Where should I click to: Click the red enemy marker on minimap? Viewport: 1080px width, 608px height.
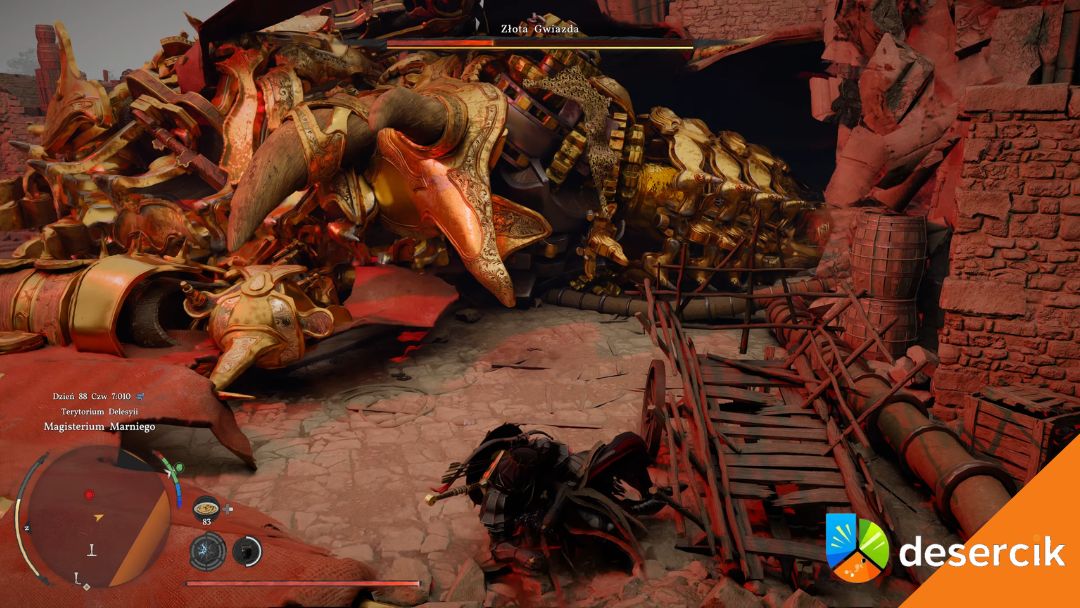click(89, 495)
